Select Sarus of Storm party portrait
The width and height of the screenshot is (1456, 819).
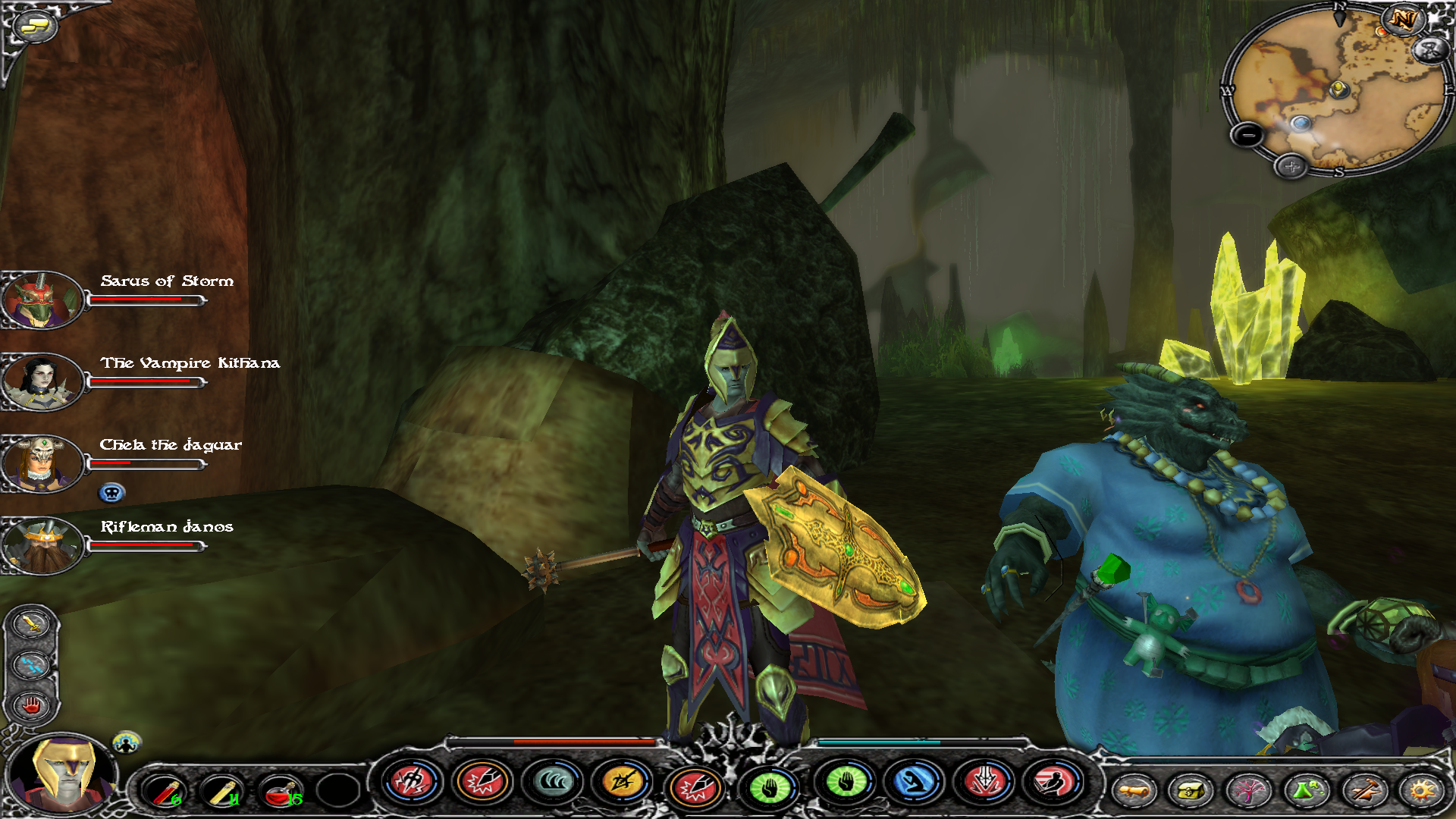coord(42,301)
